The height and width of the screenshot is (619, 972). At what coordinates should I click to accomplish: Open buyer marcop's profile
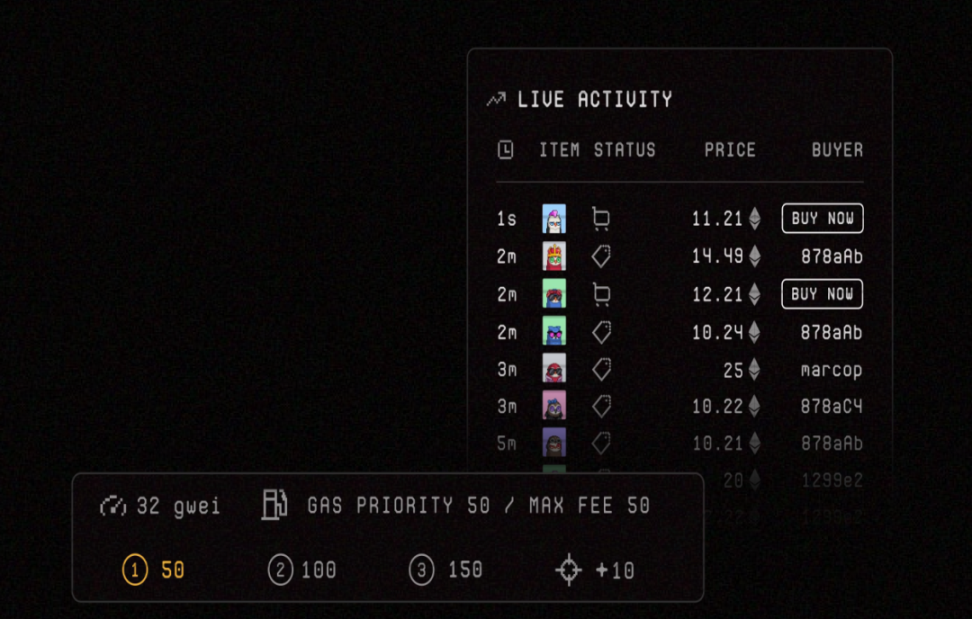(831, 370)
